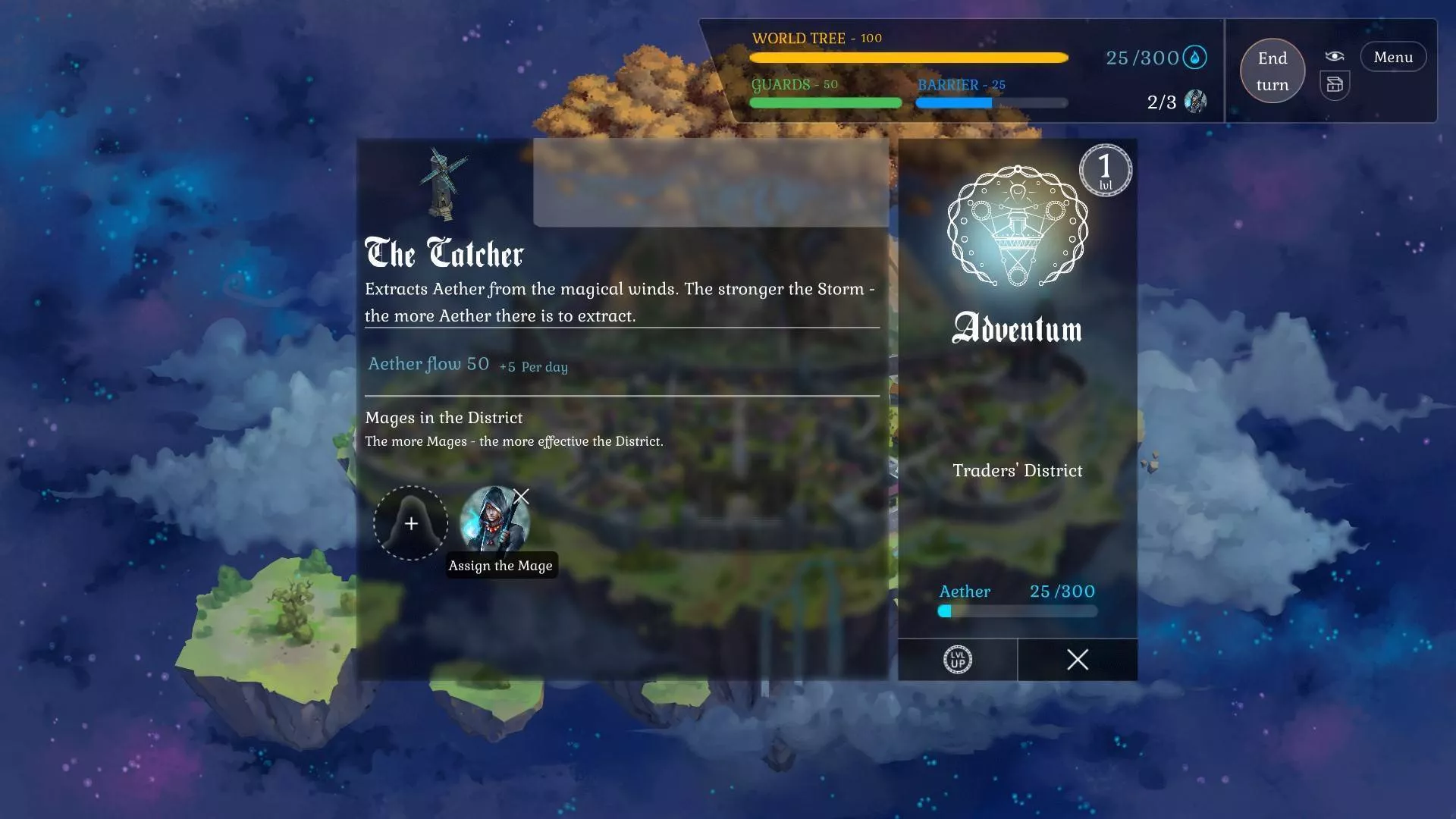Remove the assigned hooded mage
Image resolution: width=1456 pixels, height=819 pixels.
522,497
